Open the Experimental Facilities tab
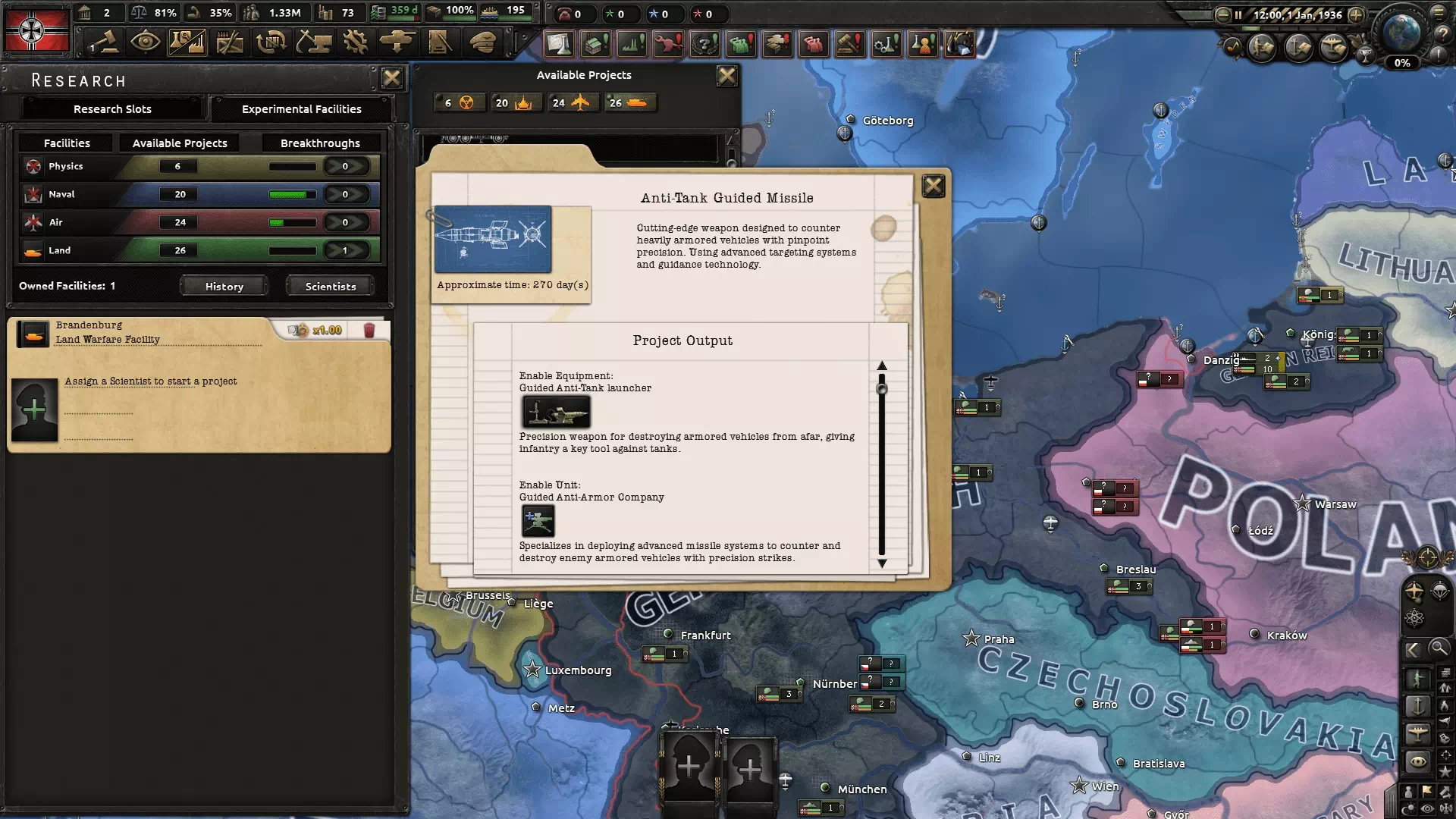The image size is (1456, 819). [301, 109]
